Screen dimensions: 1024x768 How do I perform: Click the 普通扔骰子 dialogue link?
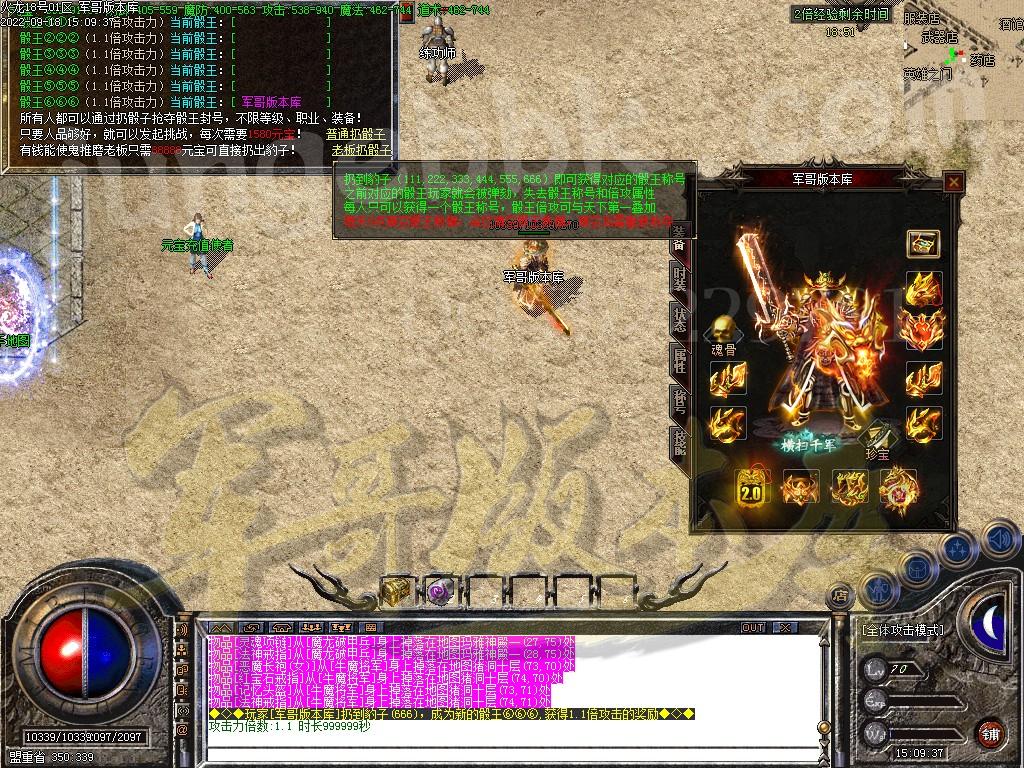[358, 134]
